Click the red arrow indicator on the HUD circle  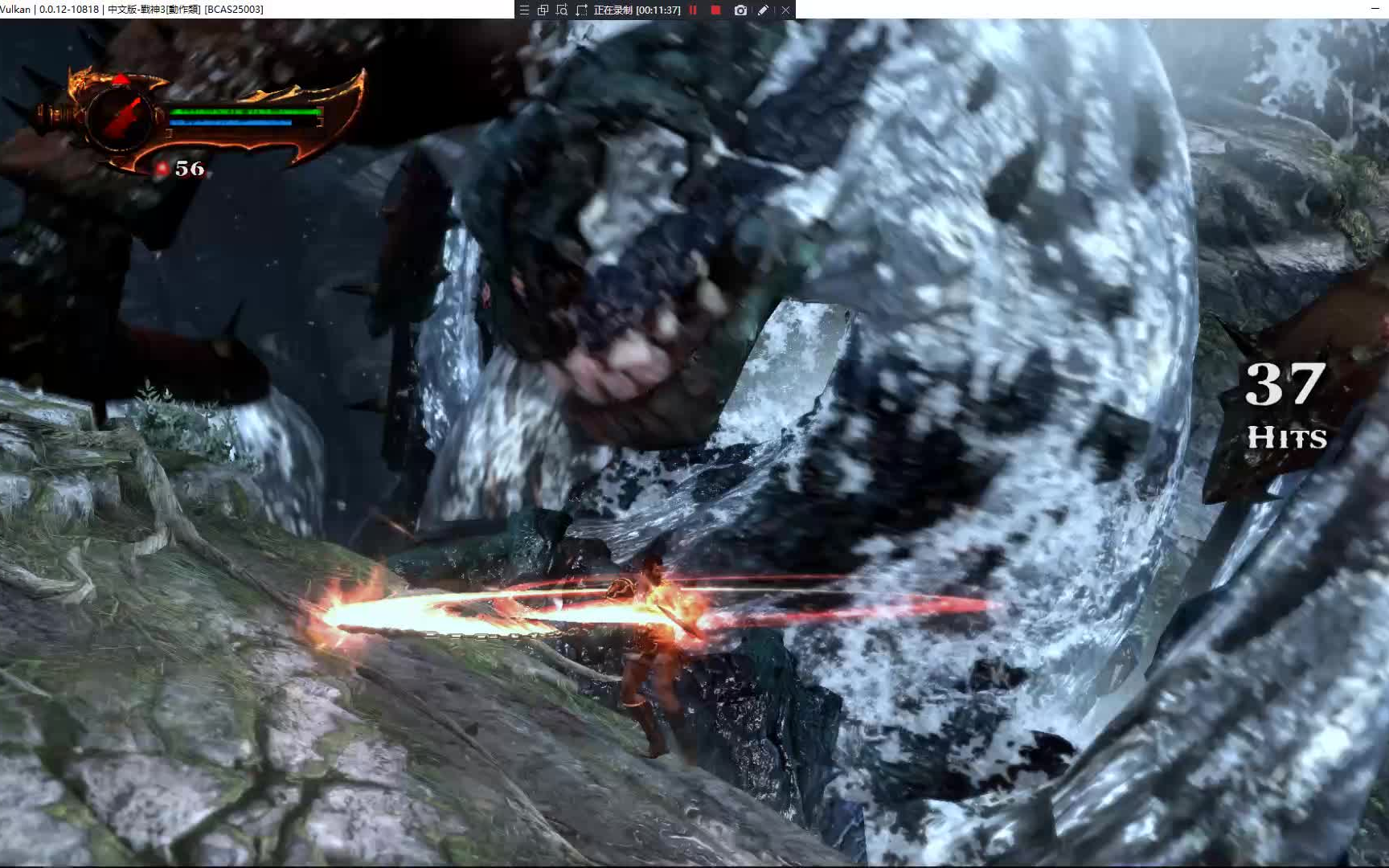coord(120,78)
